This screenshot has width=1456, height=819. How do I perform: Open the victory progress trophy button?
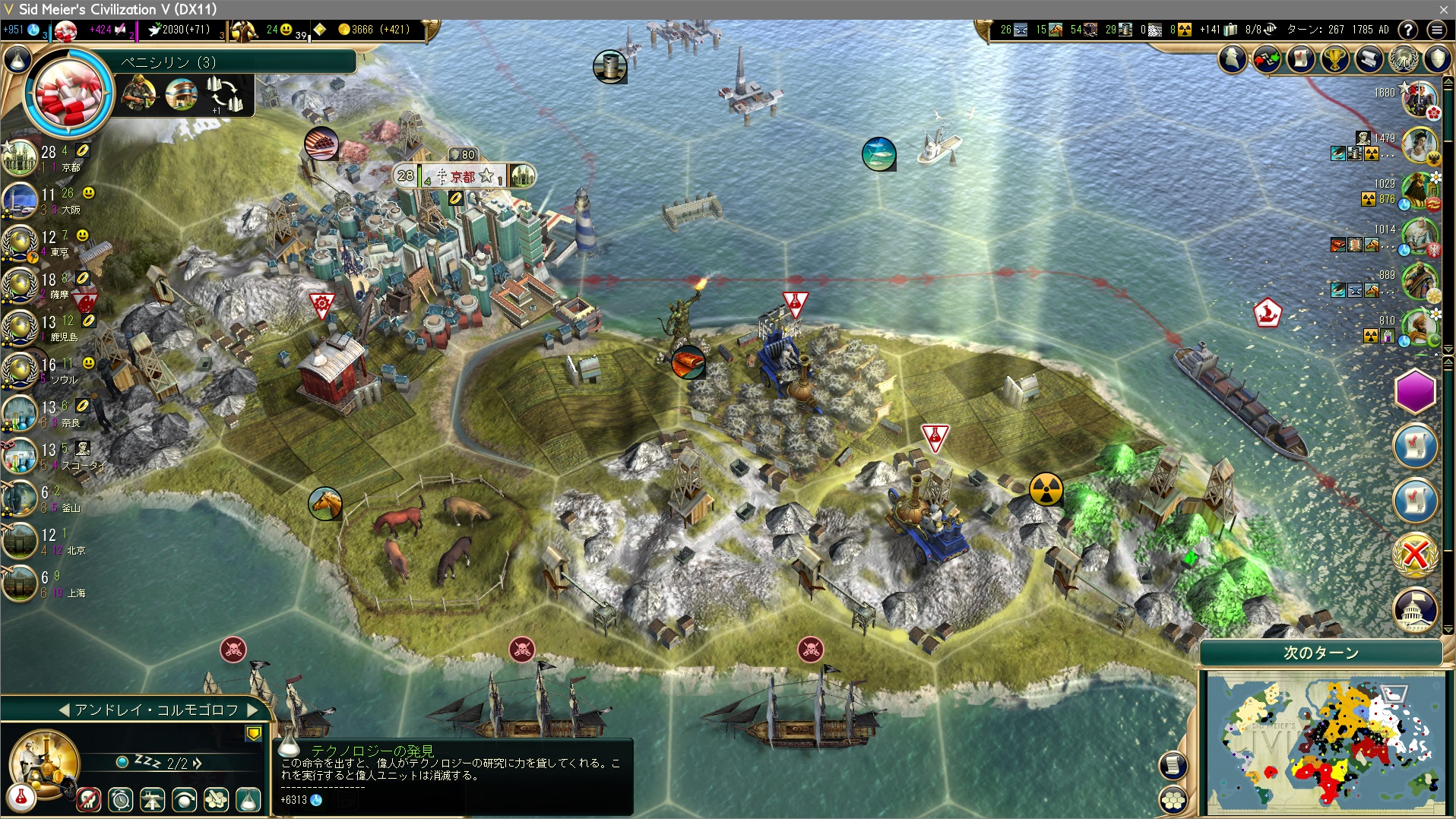(x=1334, y=59)
